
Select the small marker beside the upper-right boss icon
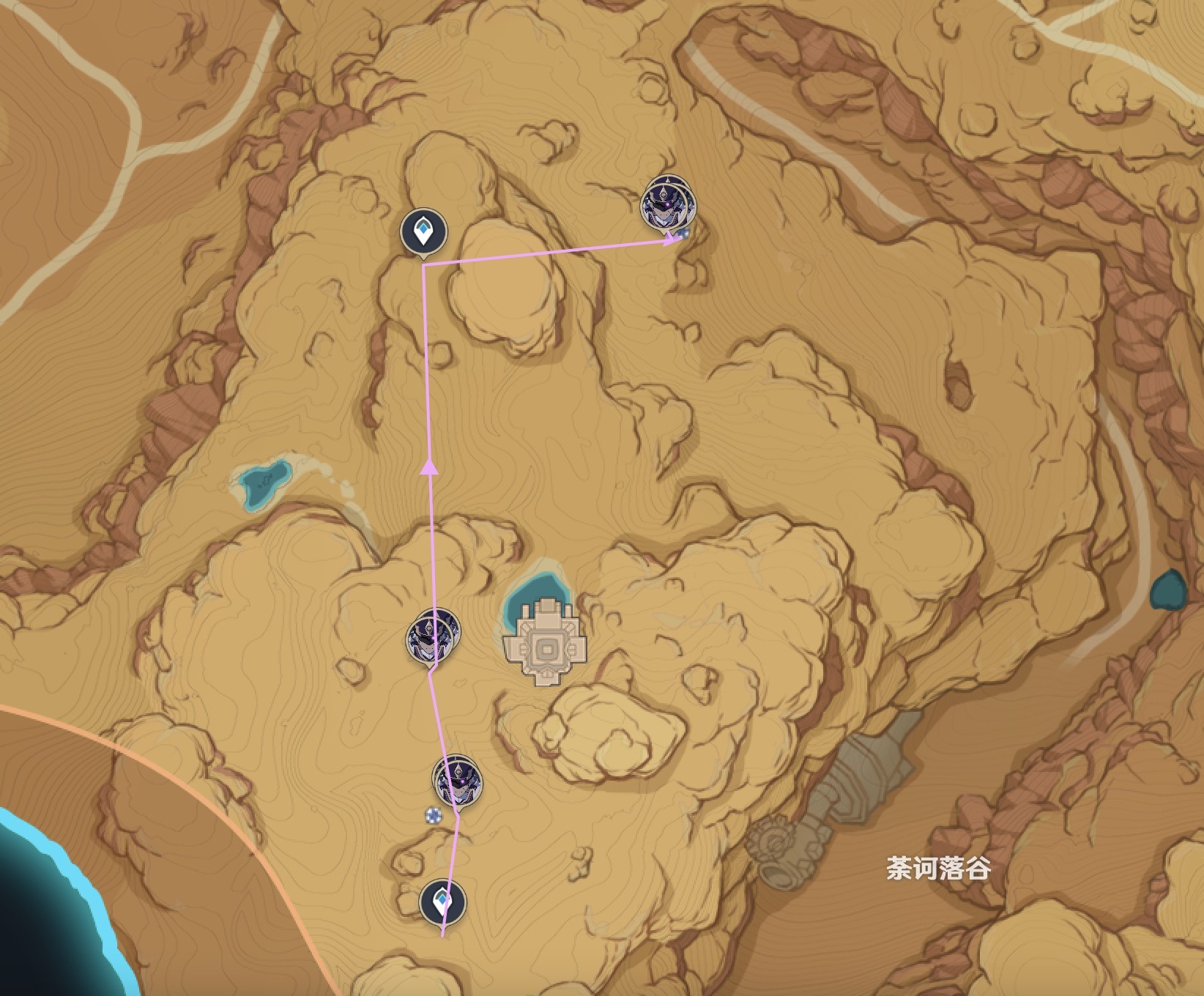[683, 234]
